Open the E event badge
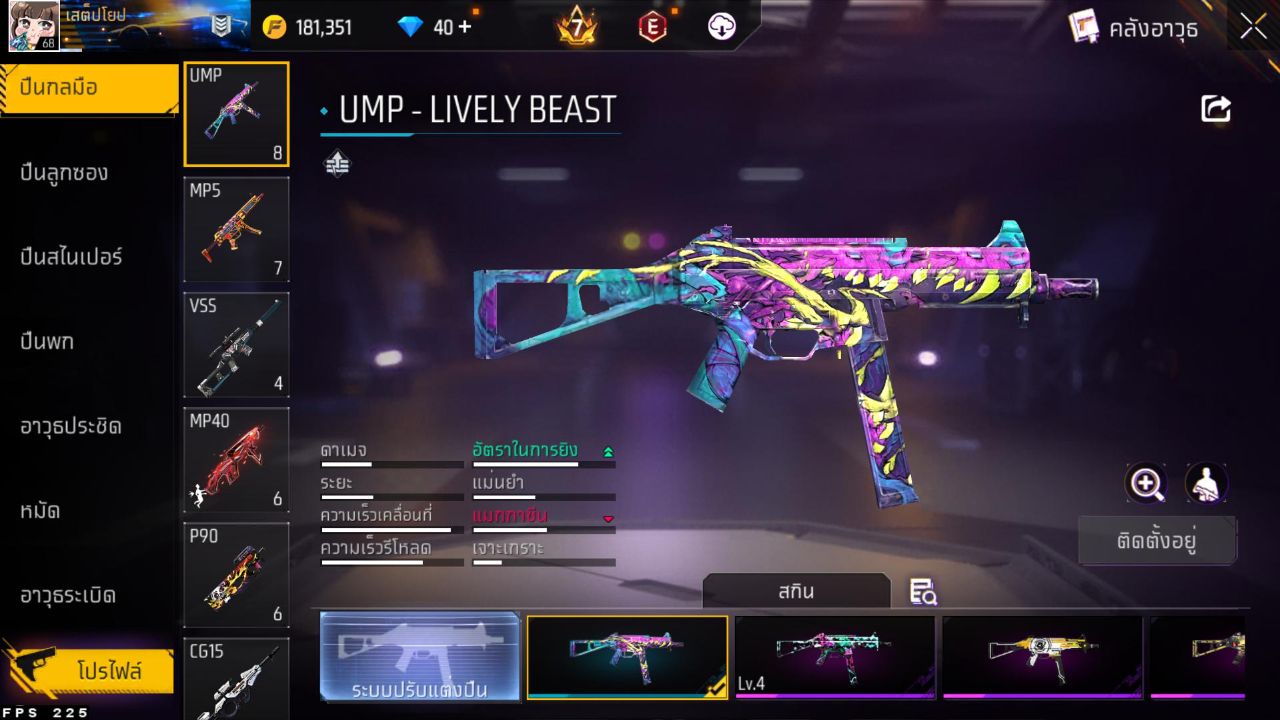The height and width of the screenshot is (720, 1280). (652, 26)
